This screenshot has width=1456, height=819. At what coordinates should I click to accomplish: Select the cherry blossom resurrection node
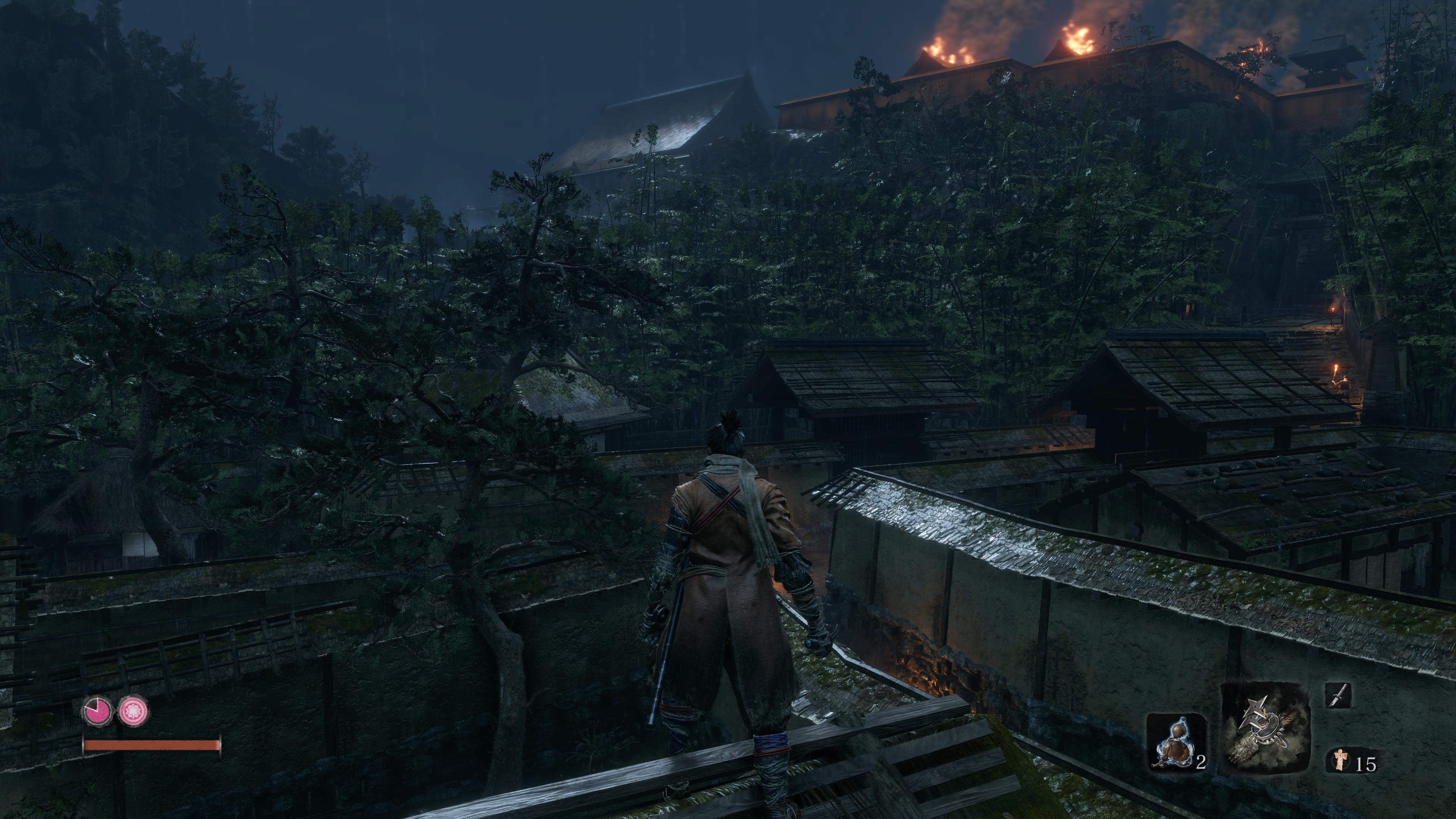point(133,711)
